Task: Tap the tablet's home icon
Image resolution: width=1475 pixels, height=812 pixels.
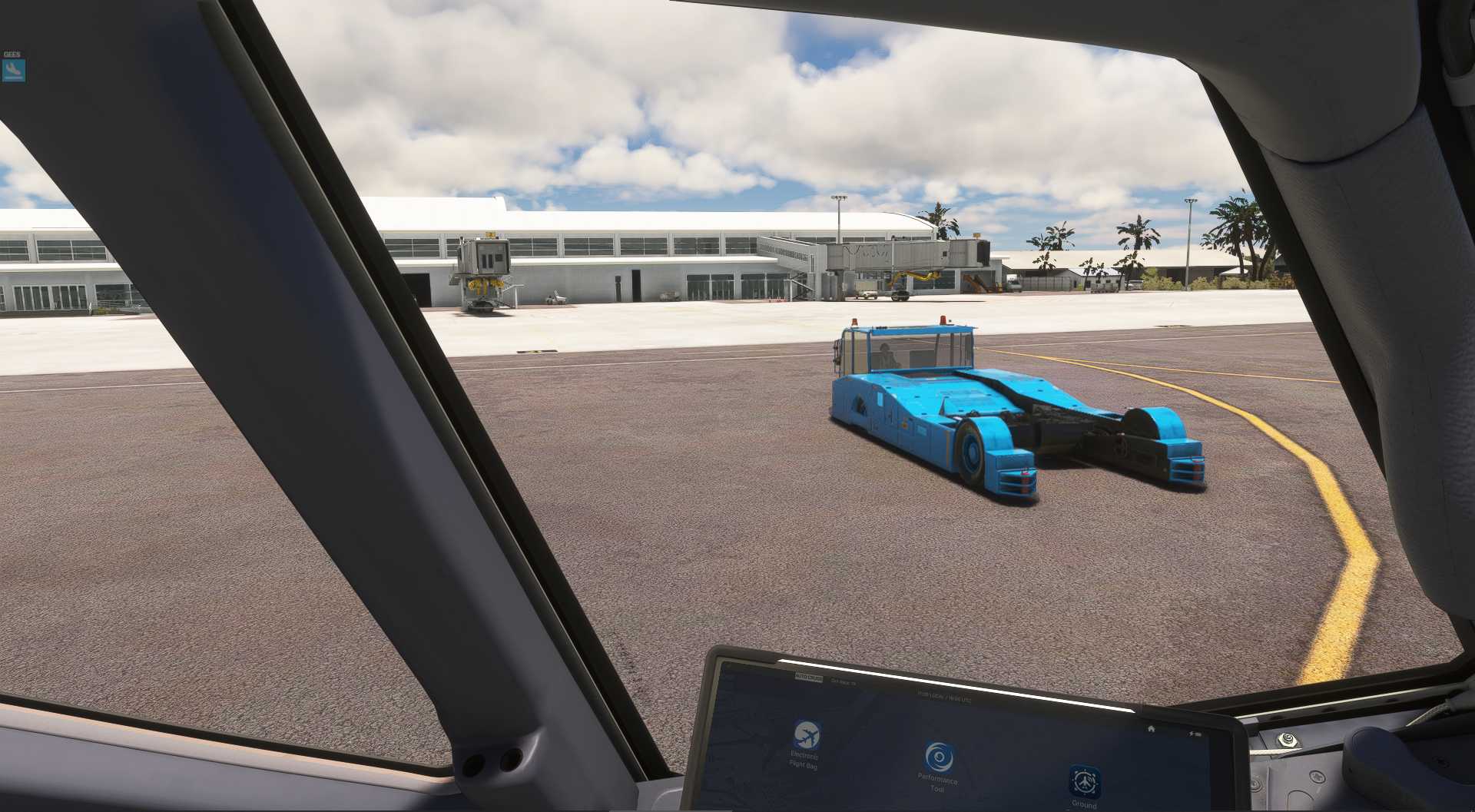Action: pos(1150,728)
